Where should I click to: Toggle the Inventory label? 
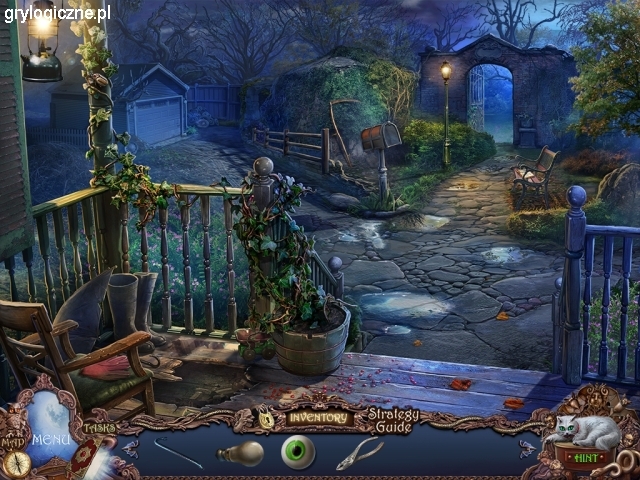click(x=317, y=417)
